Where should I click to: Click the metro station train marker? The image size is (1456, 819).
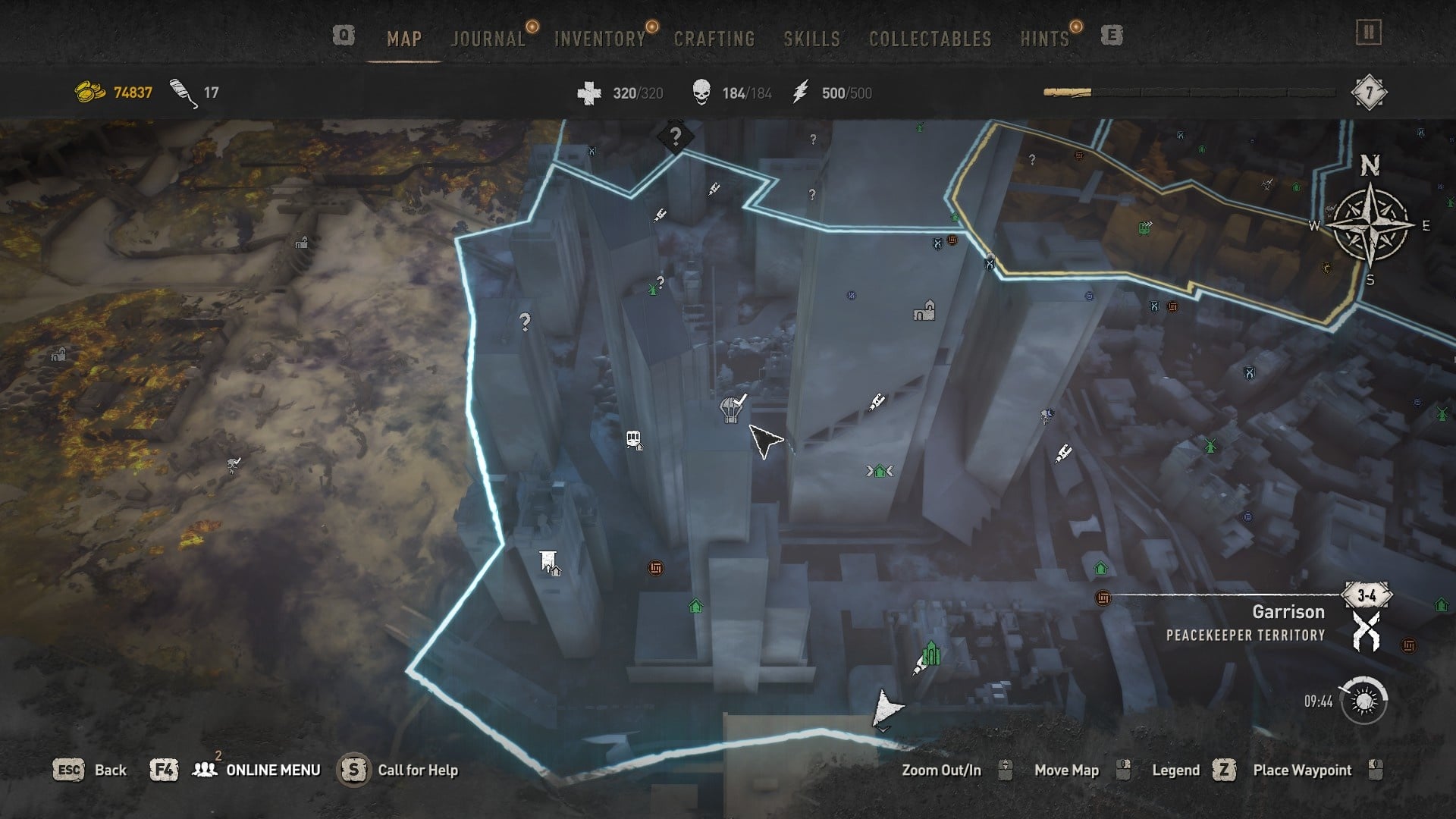coord(635,440)
